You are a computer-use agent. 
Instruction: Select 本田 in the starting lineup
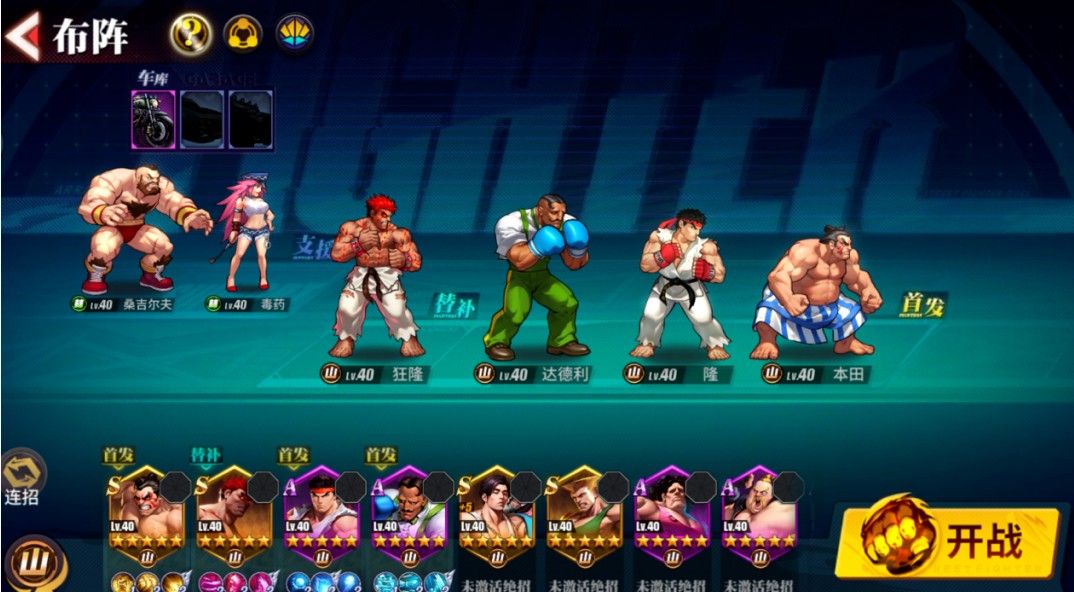coord(820,290)
